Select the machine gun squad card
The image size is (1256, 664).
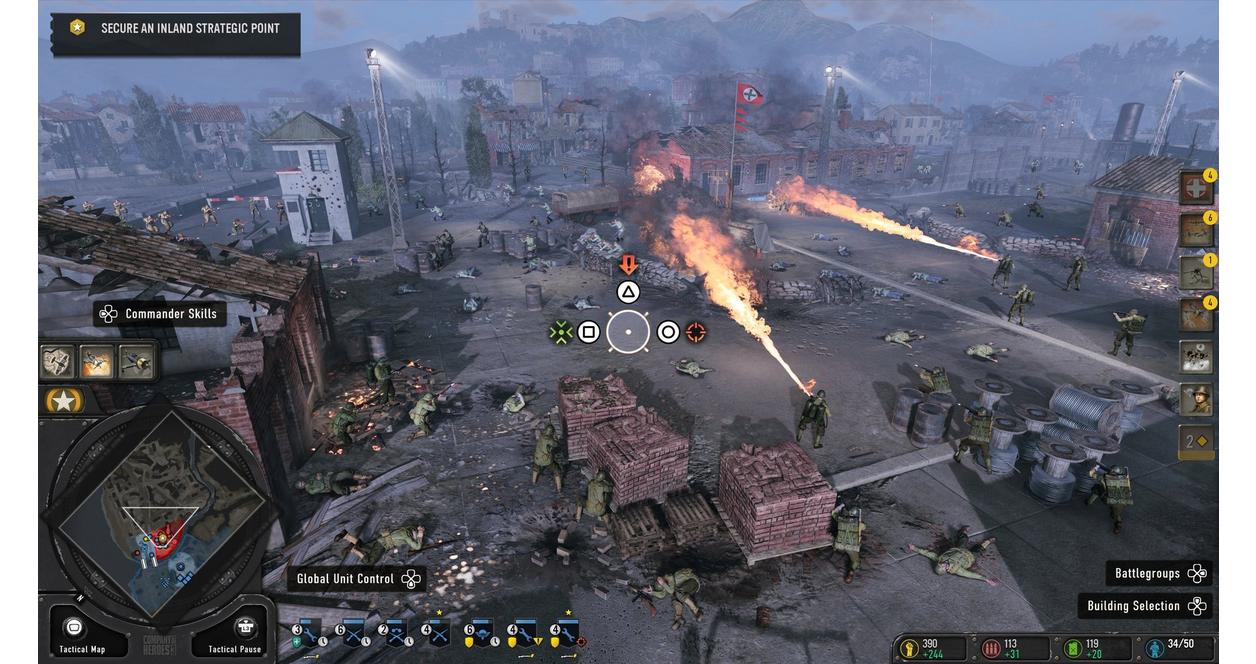tap(394, 633)
